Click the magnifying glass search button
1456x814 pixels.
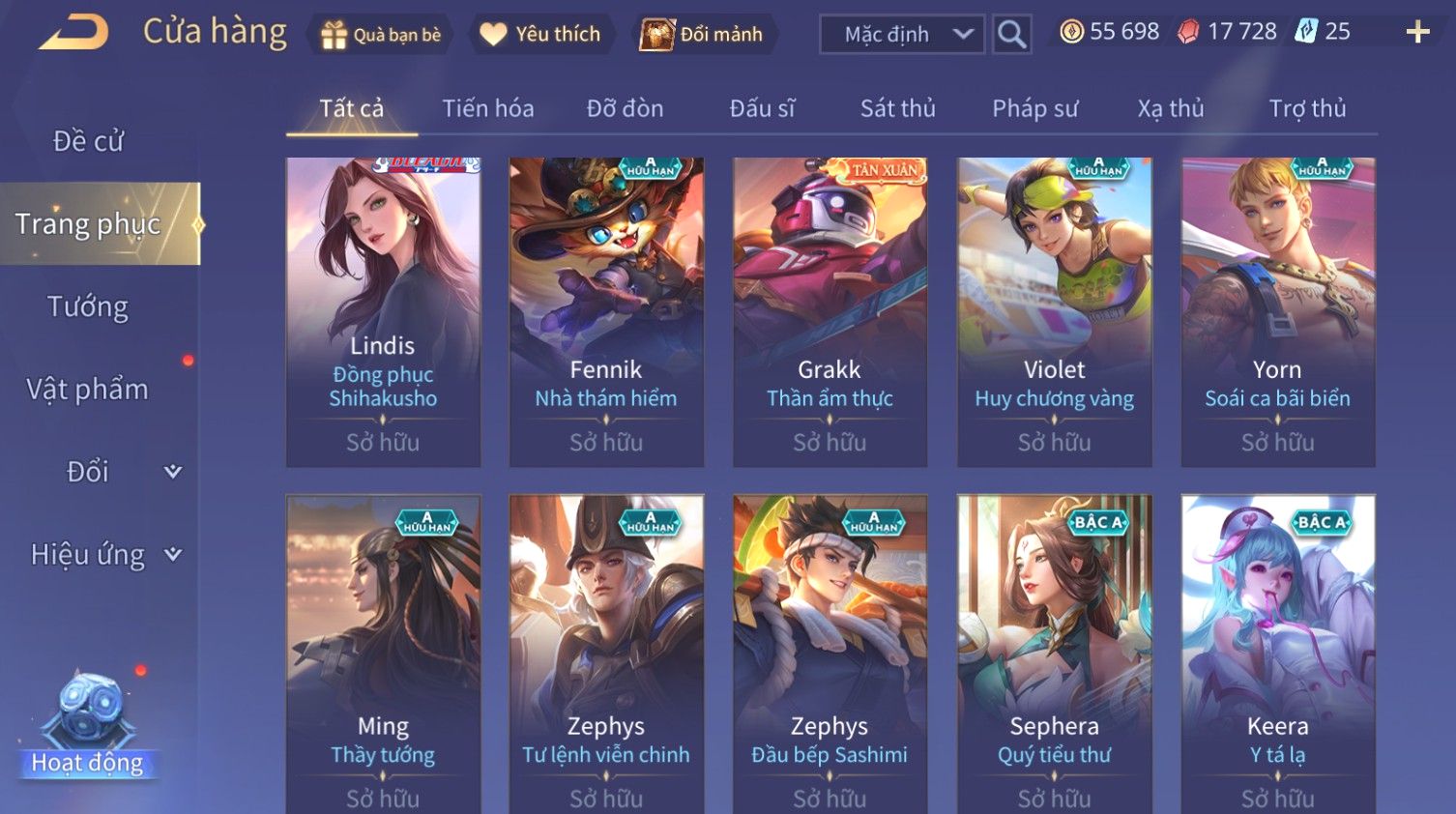click(1011, 35)
